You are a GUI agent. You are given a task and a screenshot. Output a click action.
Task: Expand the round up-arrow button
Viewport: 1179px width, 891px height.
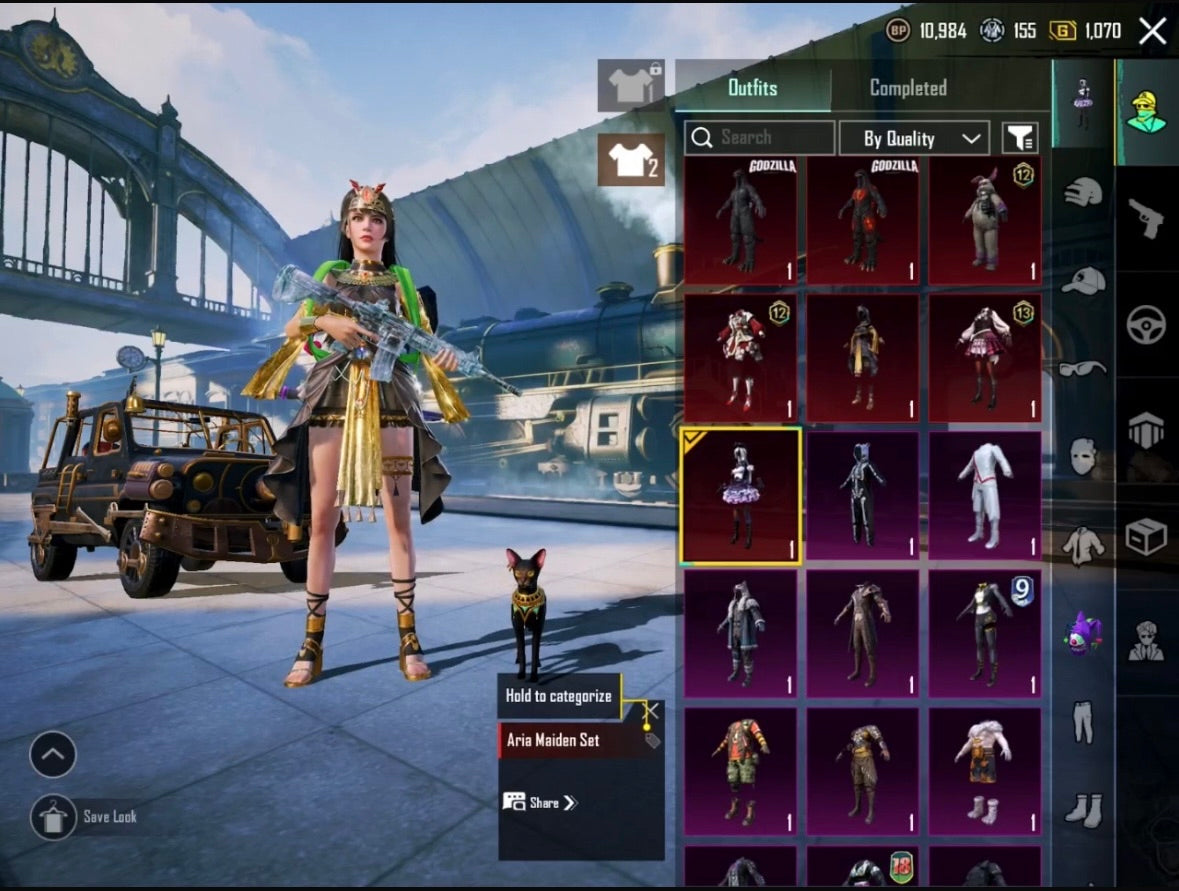(53, 754)
